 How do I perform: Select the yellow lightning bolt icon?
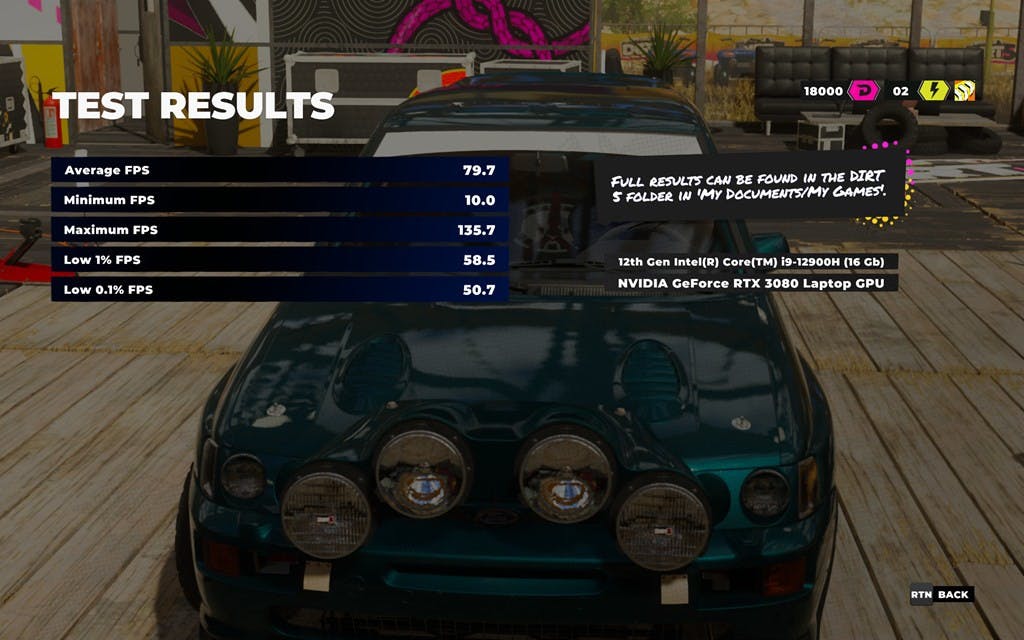click(x=932, y=91)
